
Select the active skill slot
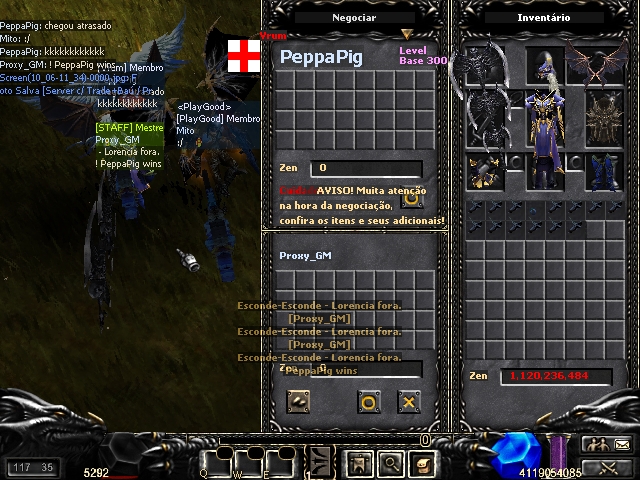point(321,462)
